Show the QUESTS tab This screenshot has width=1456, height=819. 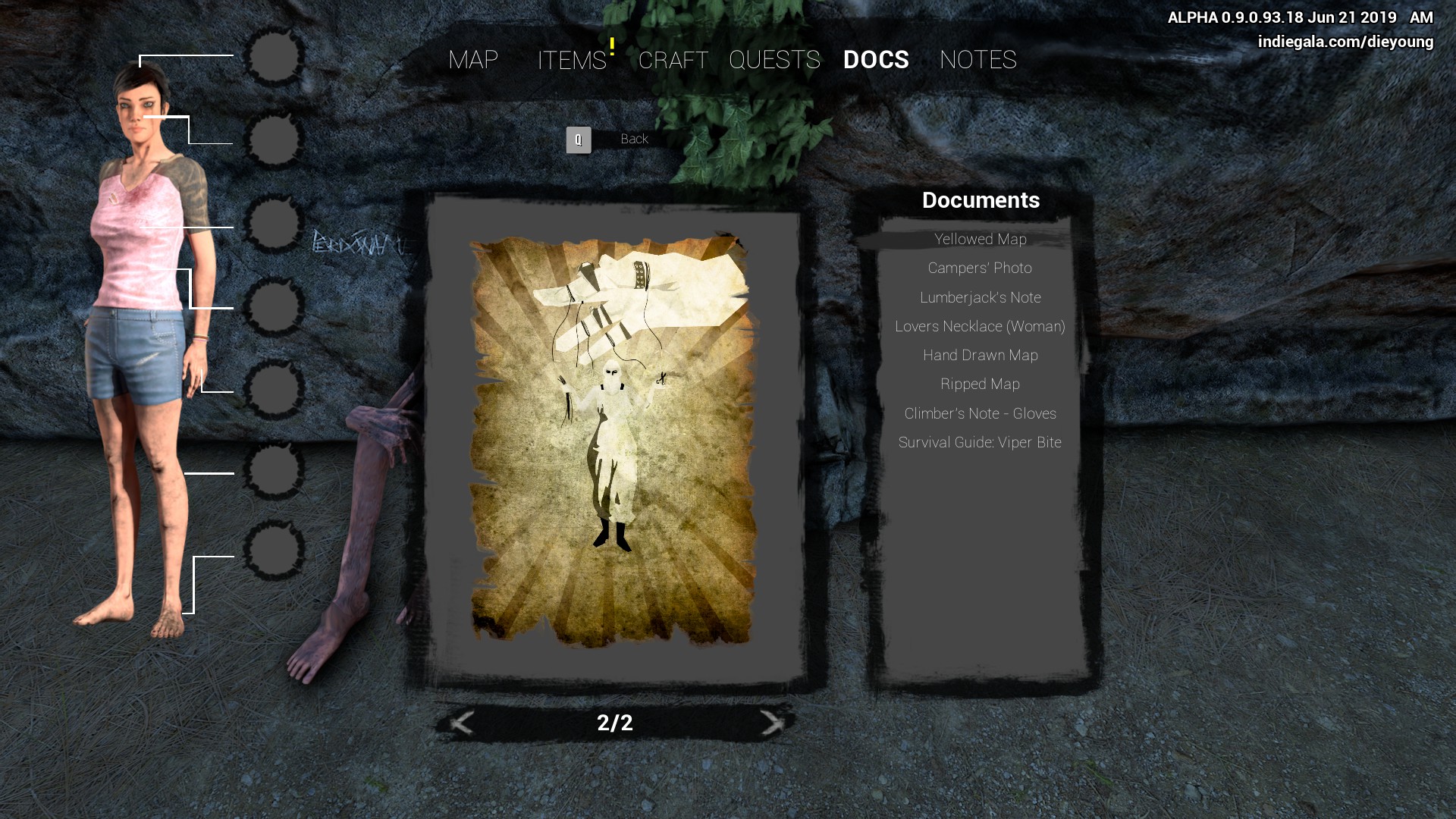(x=774, y=60)
